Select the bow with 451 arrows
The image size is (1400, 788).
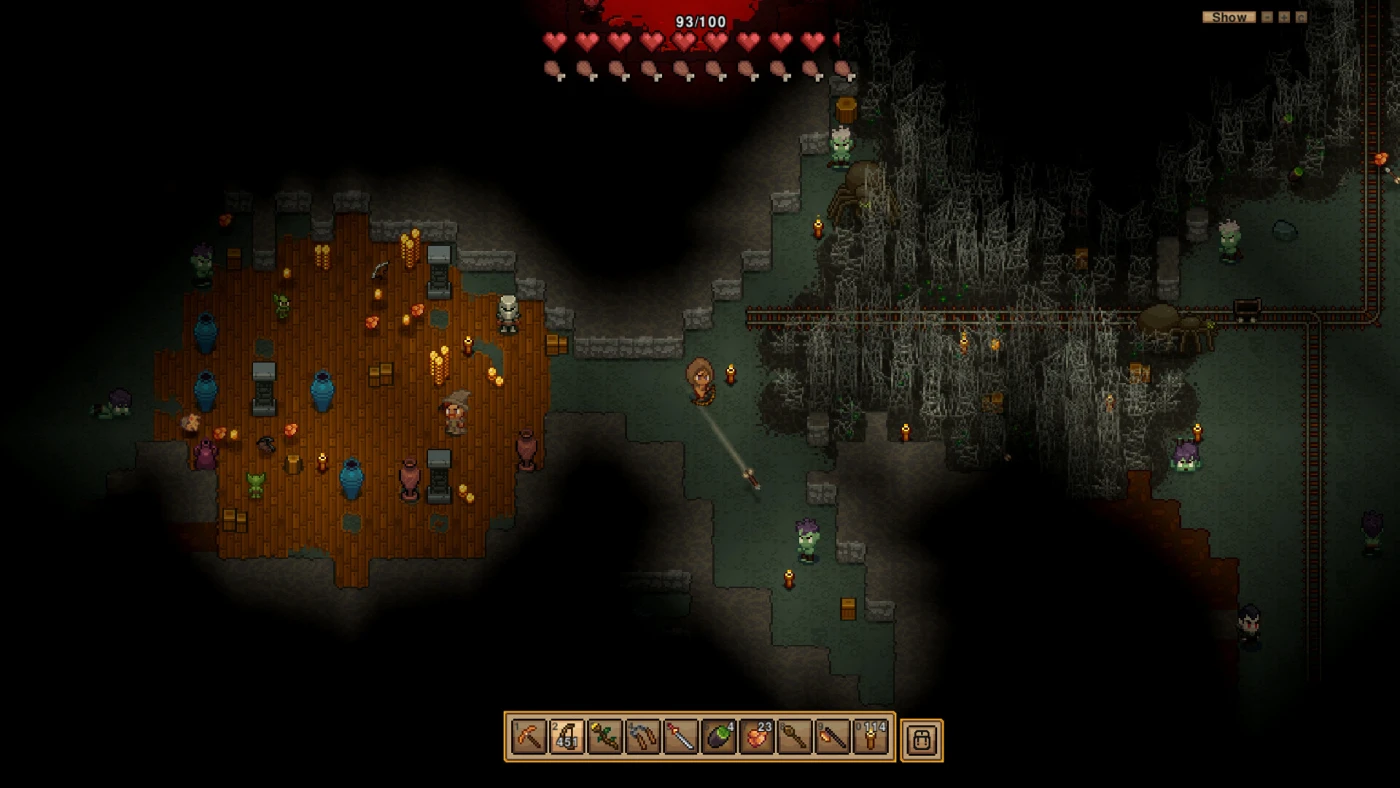coord(566,738)
